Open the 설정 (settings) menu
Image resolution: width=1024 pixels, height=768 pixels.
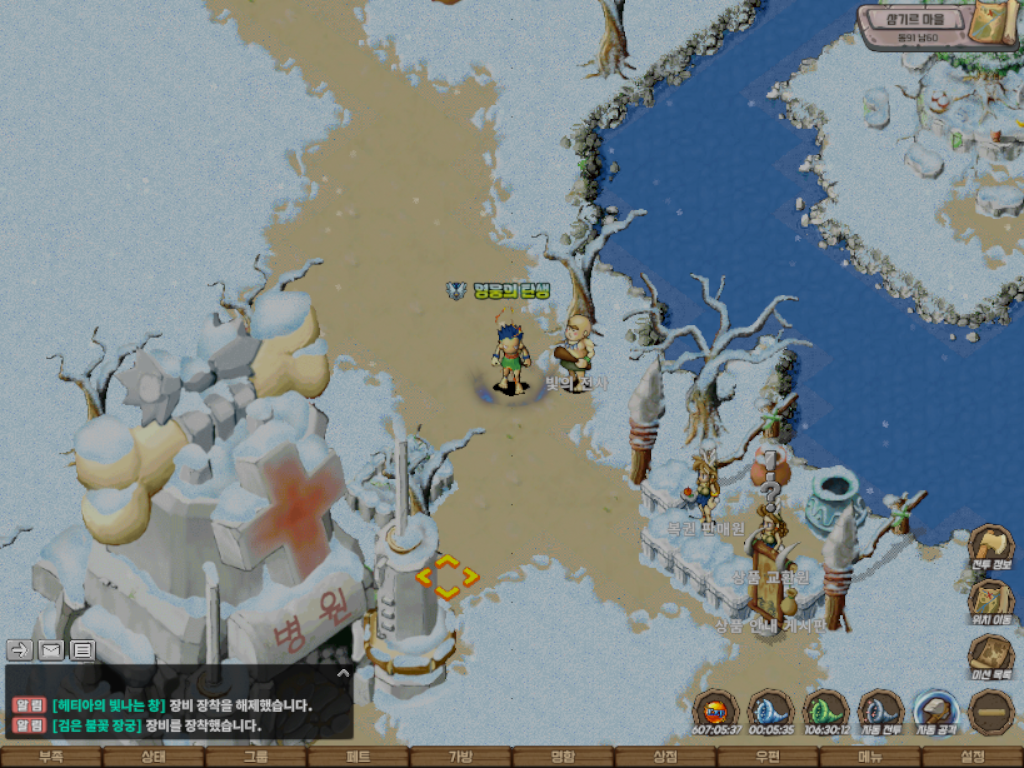(x=972, y=757)
